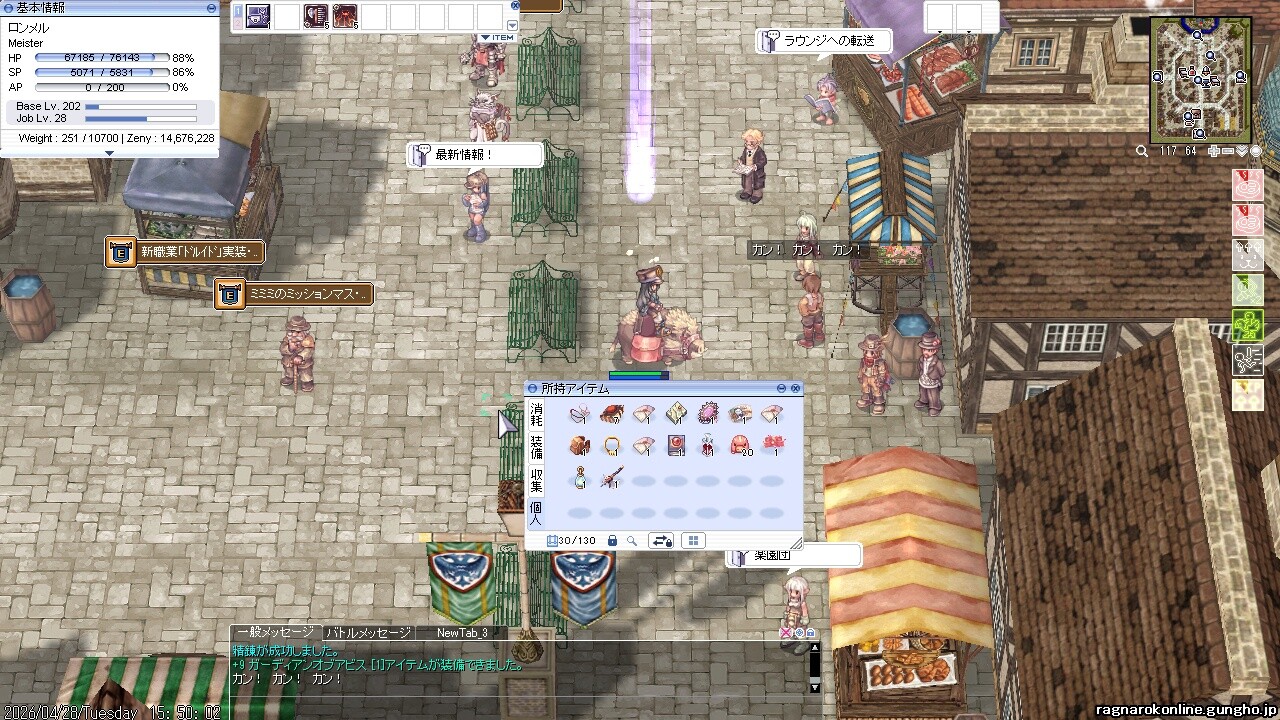
Task: Click the inventory search magnifier
Action: click(x=632, y=541)
